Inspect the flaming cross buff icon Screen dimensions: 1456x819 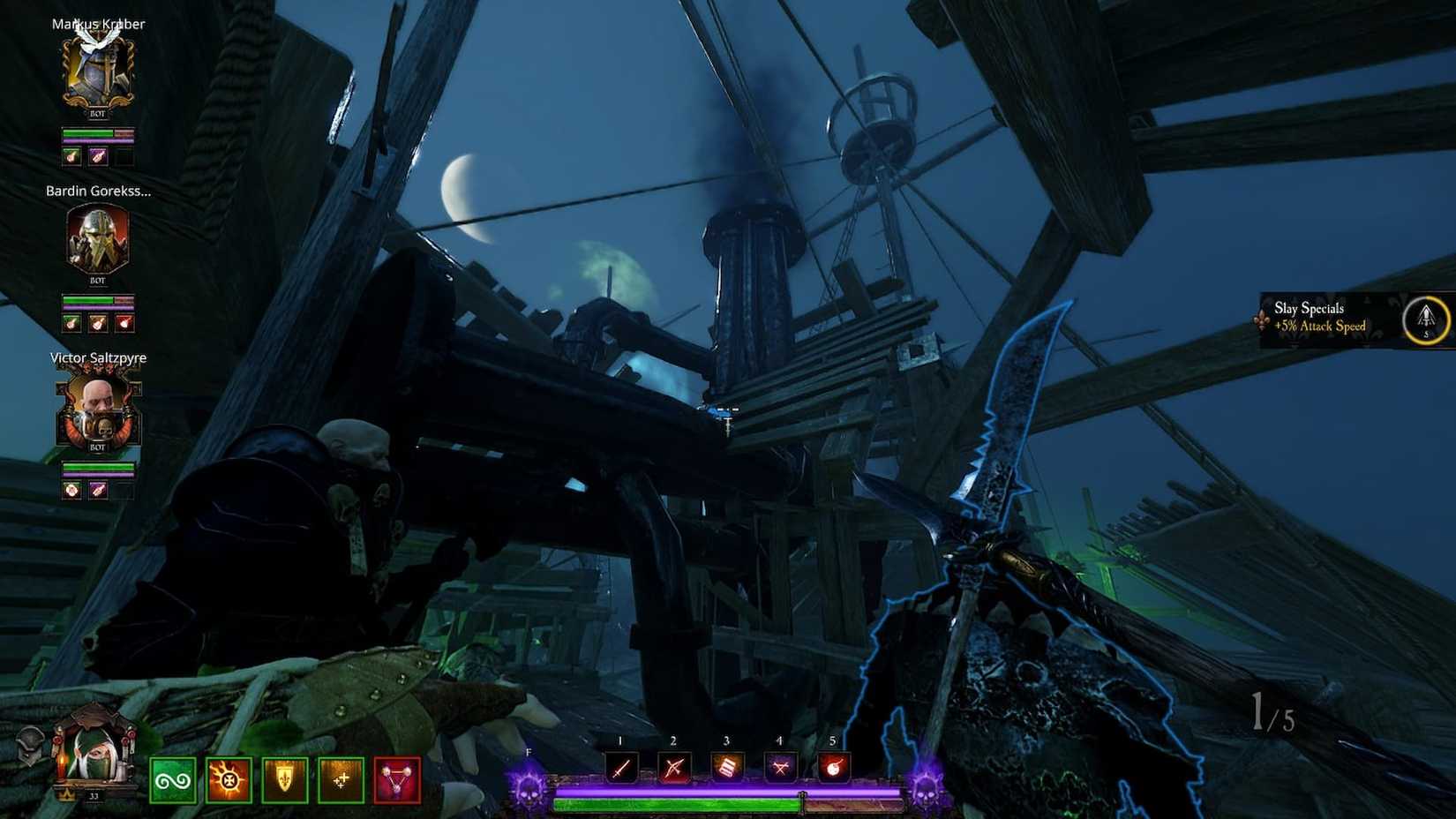click(x=229, y=779)
